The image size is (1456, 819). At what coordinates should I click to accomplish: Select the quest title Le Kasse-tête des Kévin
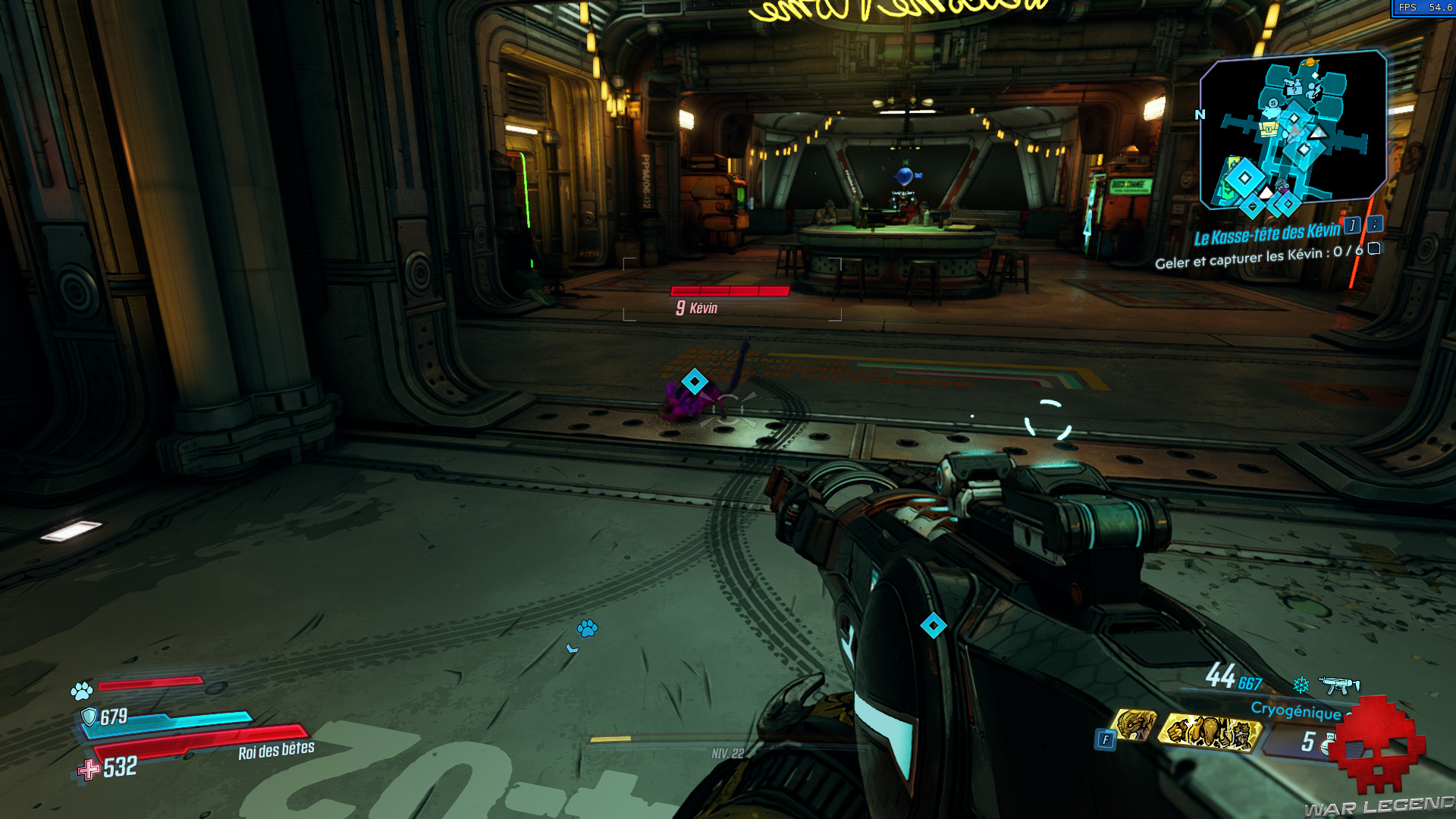[1266, 234]
